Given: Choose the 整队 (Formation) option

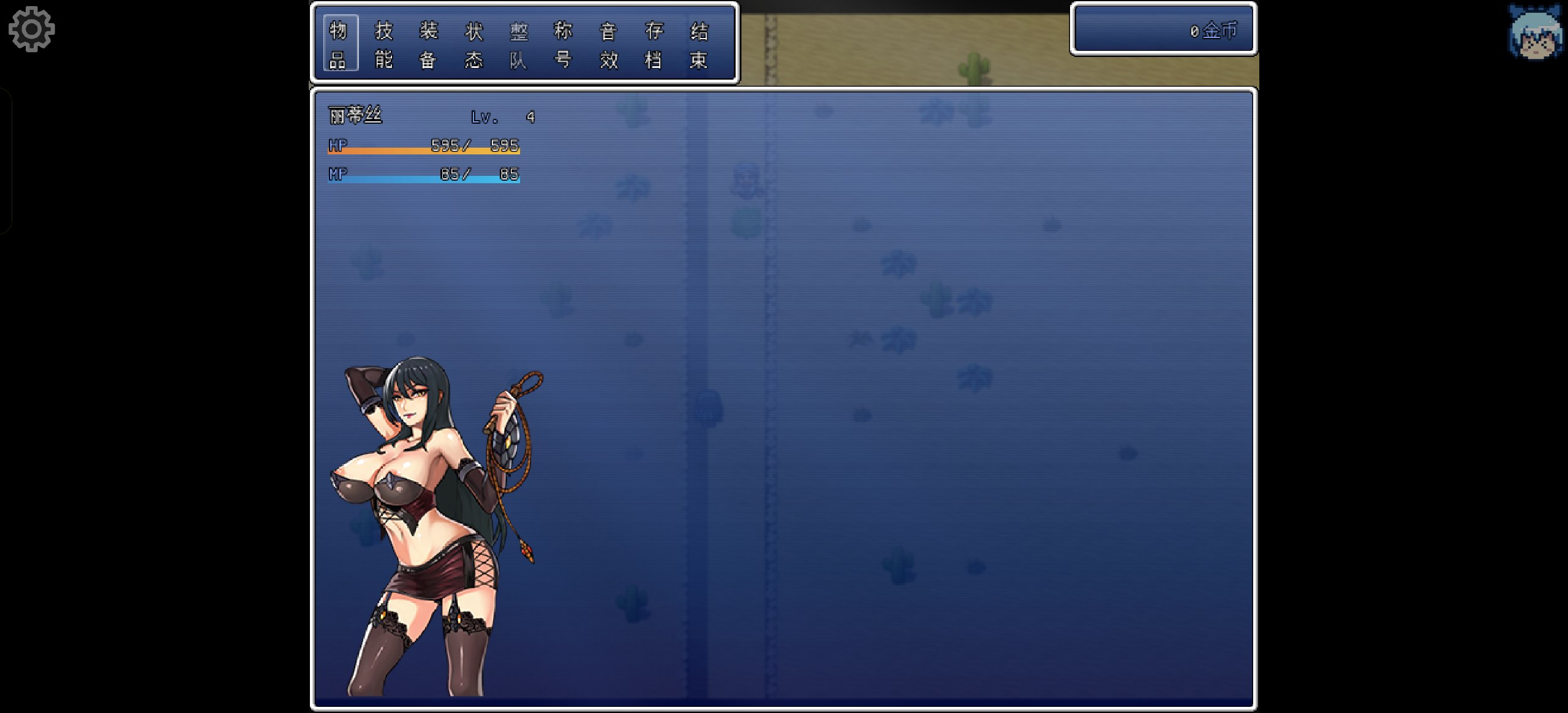Looking at the screenshot, I should [x=518, y=44].
